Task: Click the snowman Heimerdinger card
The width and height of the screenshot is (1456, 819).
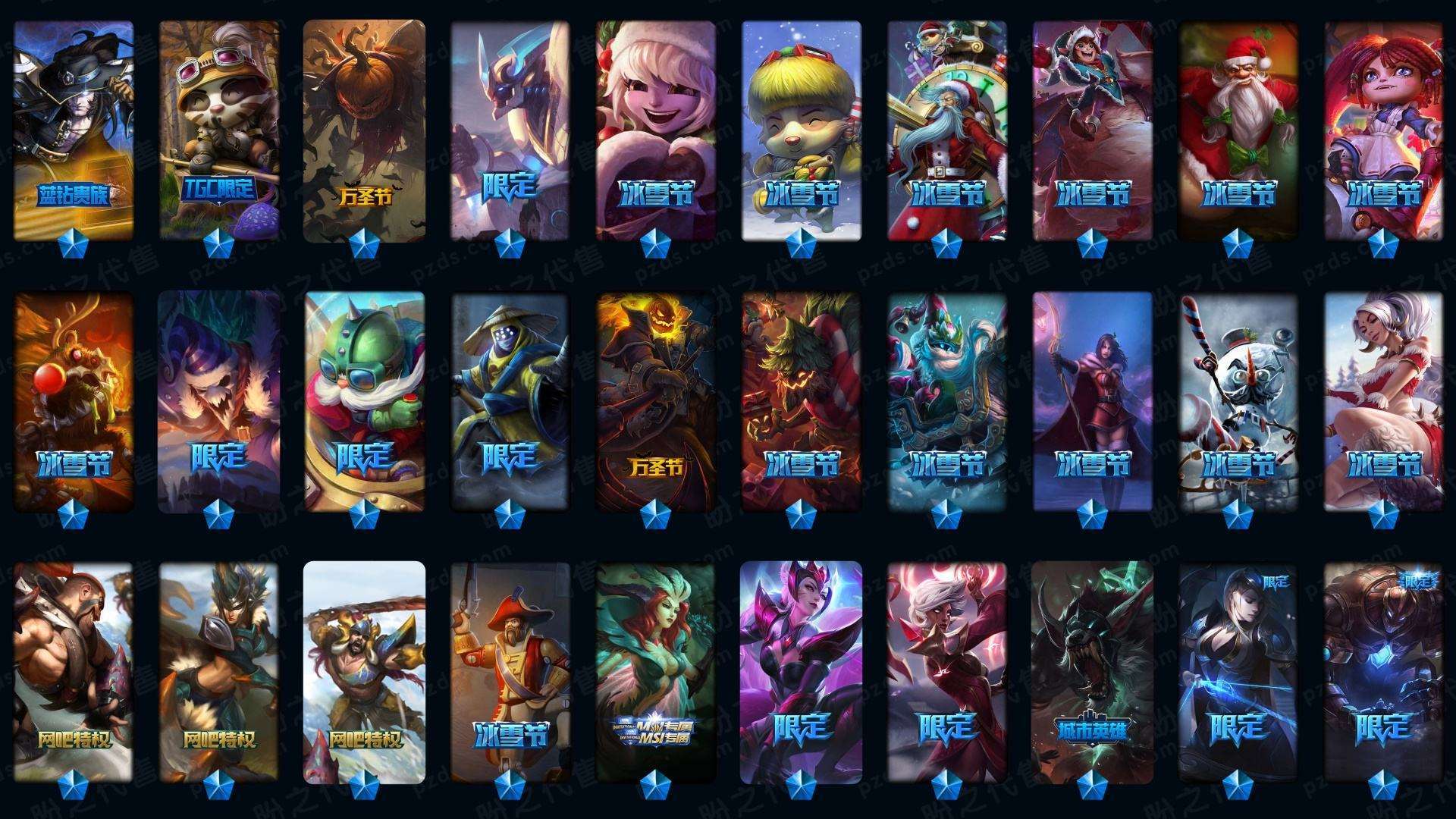Action: click(1238, 402)
